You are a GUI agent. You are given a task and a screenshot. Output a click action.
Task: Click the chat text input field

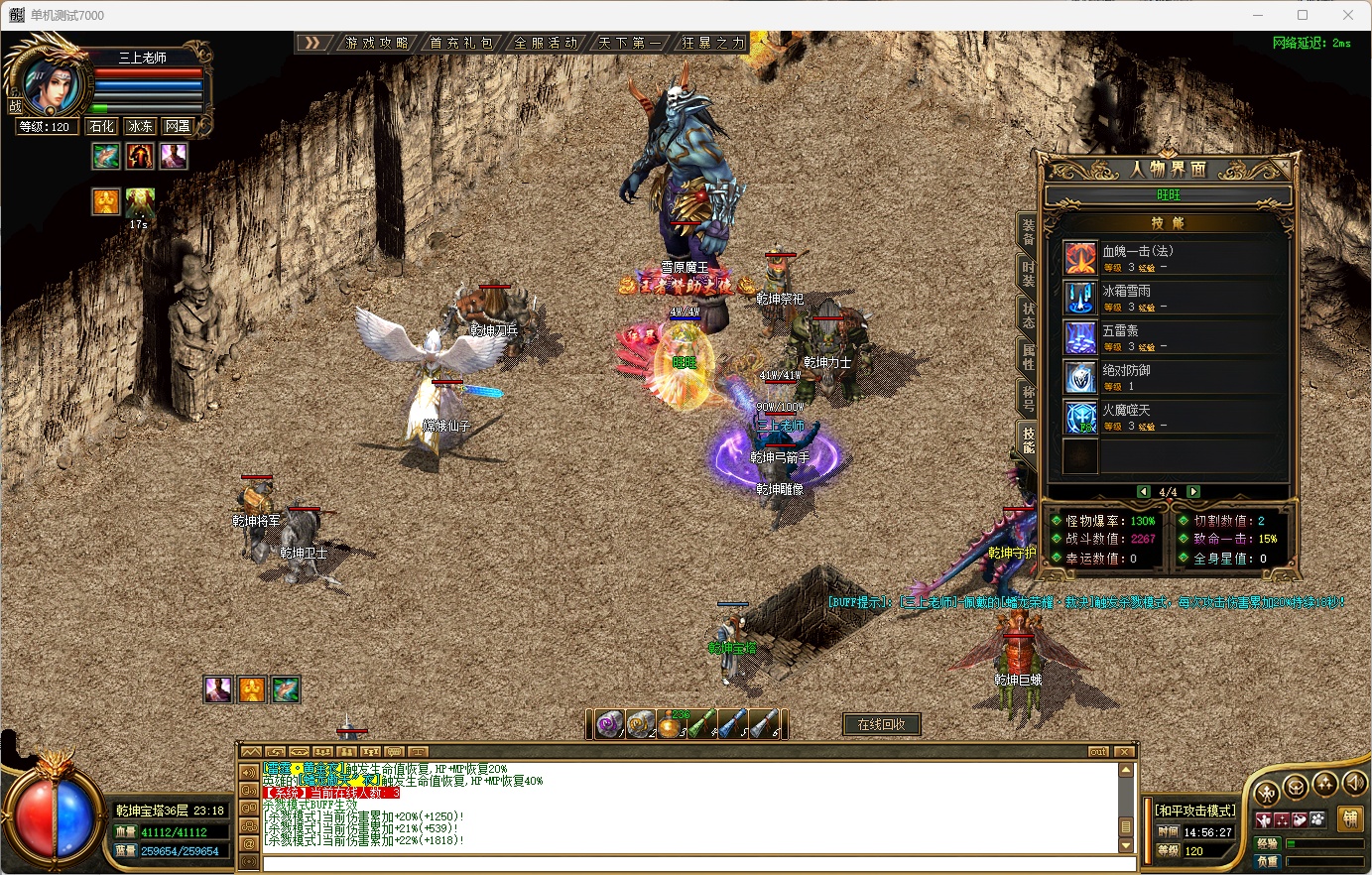tap(685, 864)
